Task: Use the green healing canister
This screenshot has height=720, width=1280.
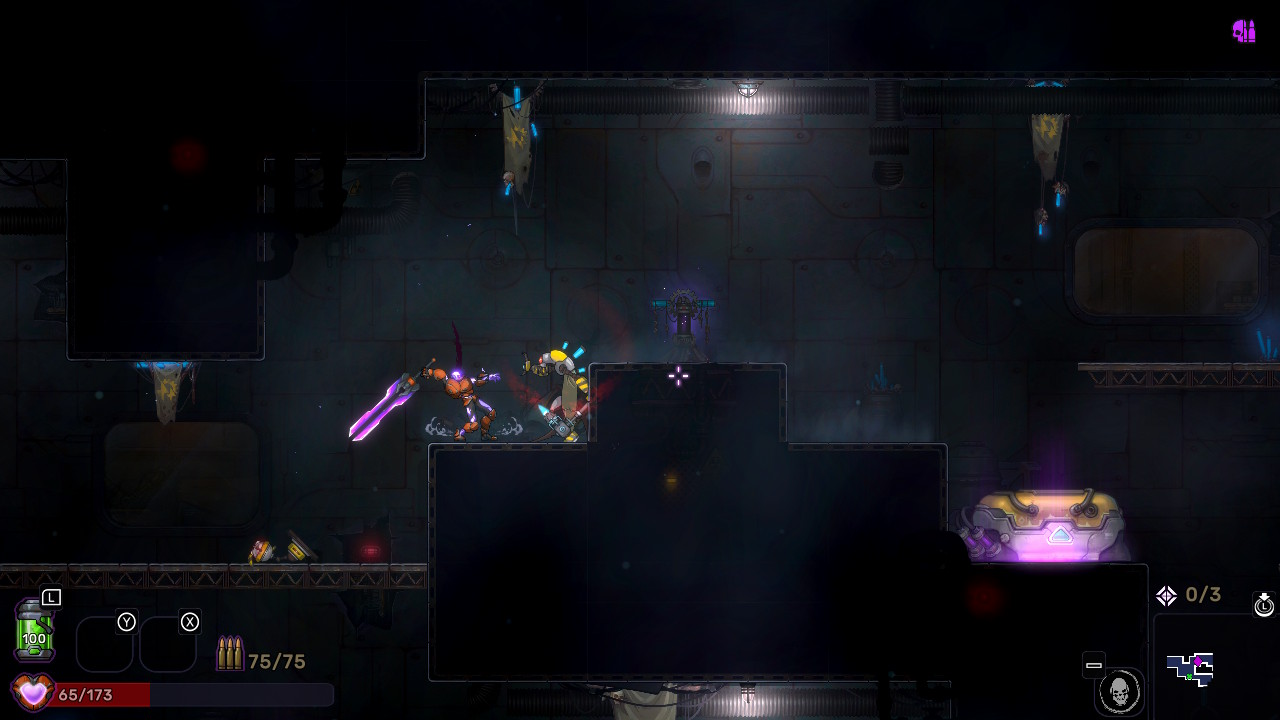Action: coord(34,630)
